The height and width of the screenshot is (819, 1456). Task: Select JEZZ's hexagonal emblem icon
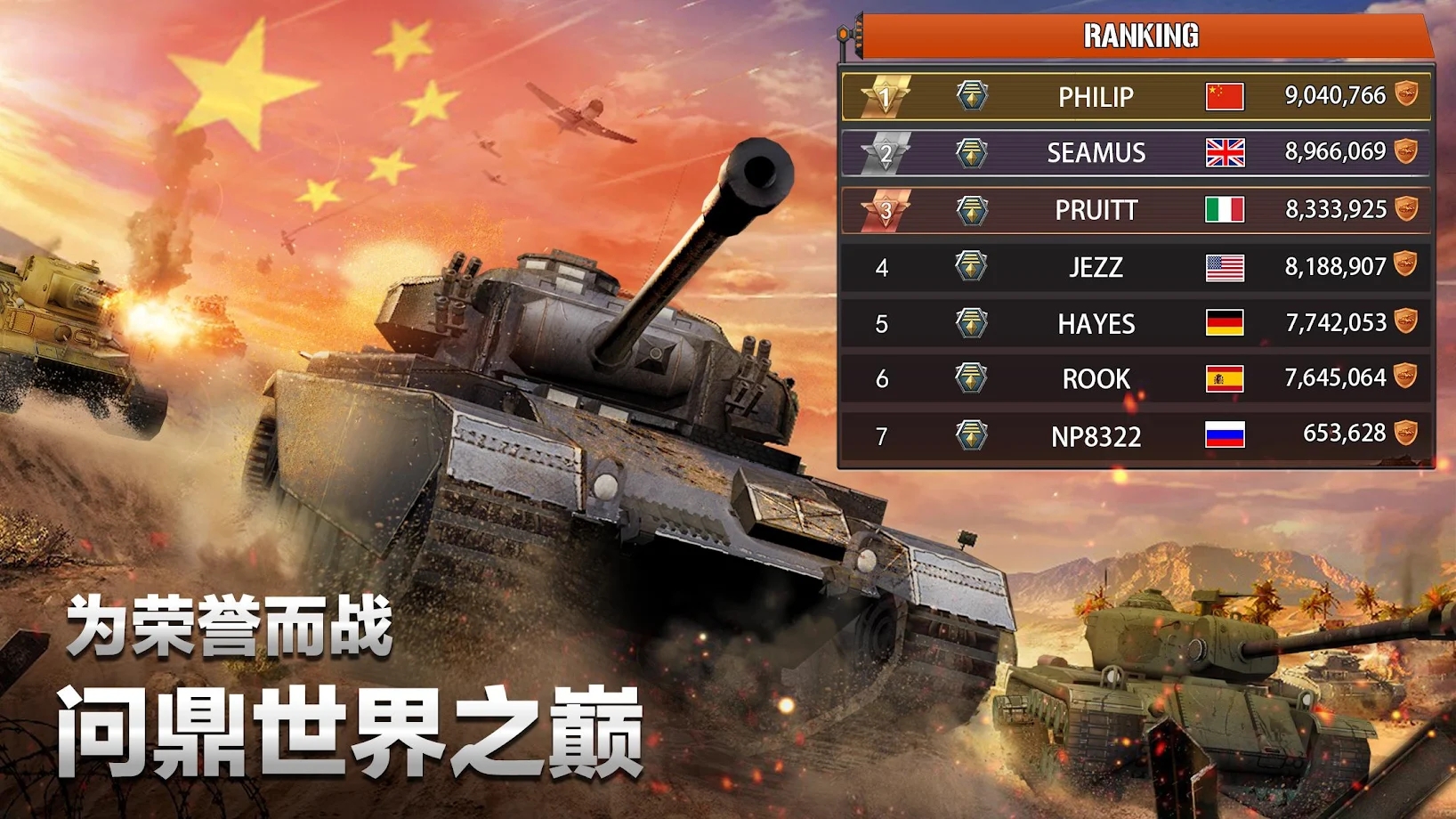point(970,266)
